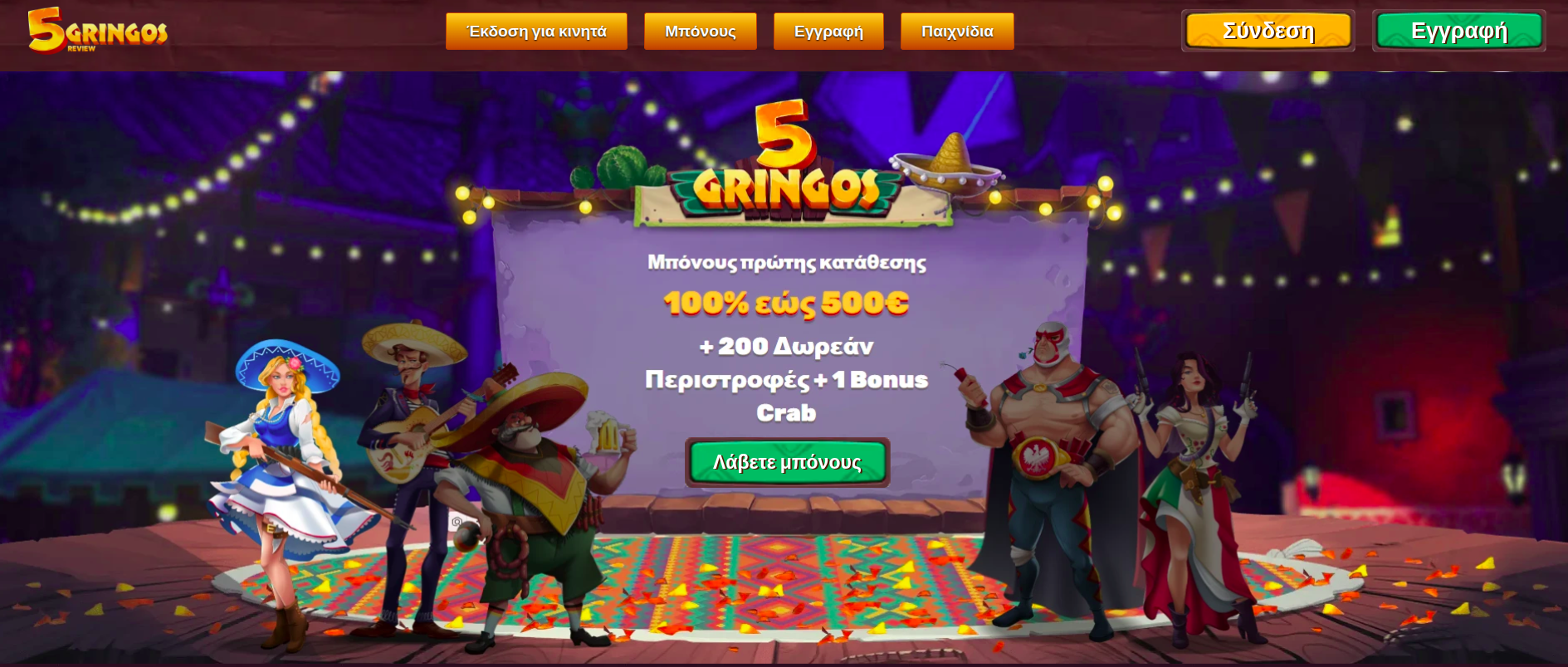Image resolution: width=1568 pixels, height=667 pixels.
Task: Click the '100% εώς 500€' bonus offer text
Action: tap(786, 304)
